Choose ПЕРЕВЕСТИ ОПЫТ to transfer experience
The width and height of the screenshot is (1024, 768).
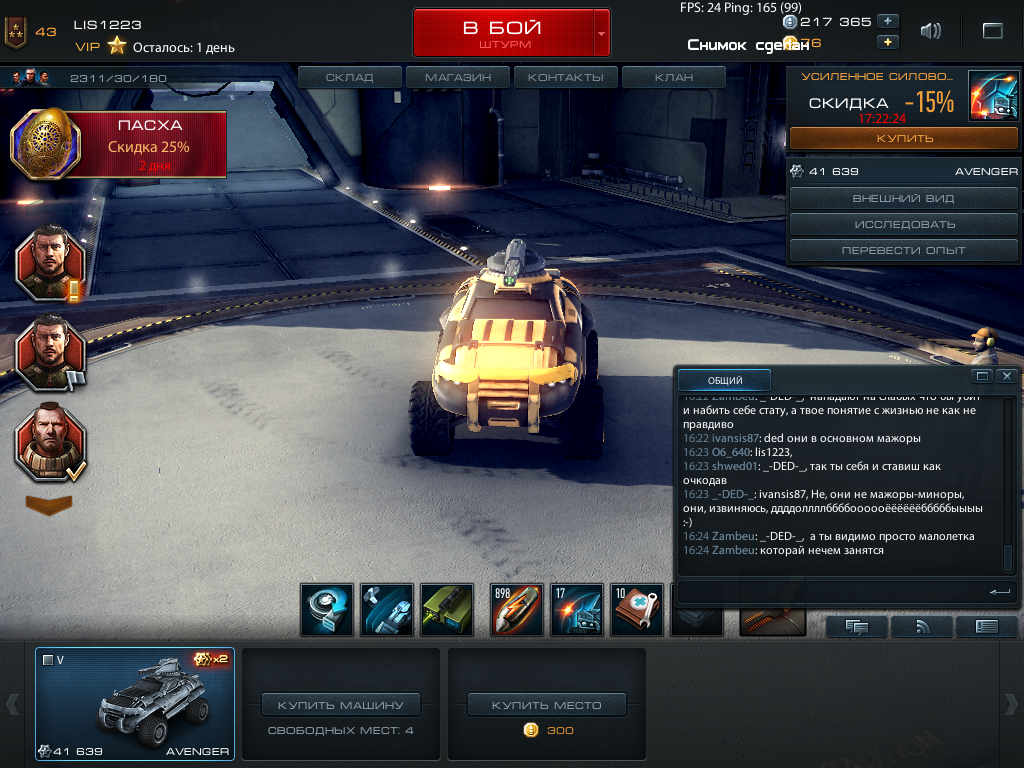(x=904, y=250)
